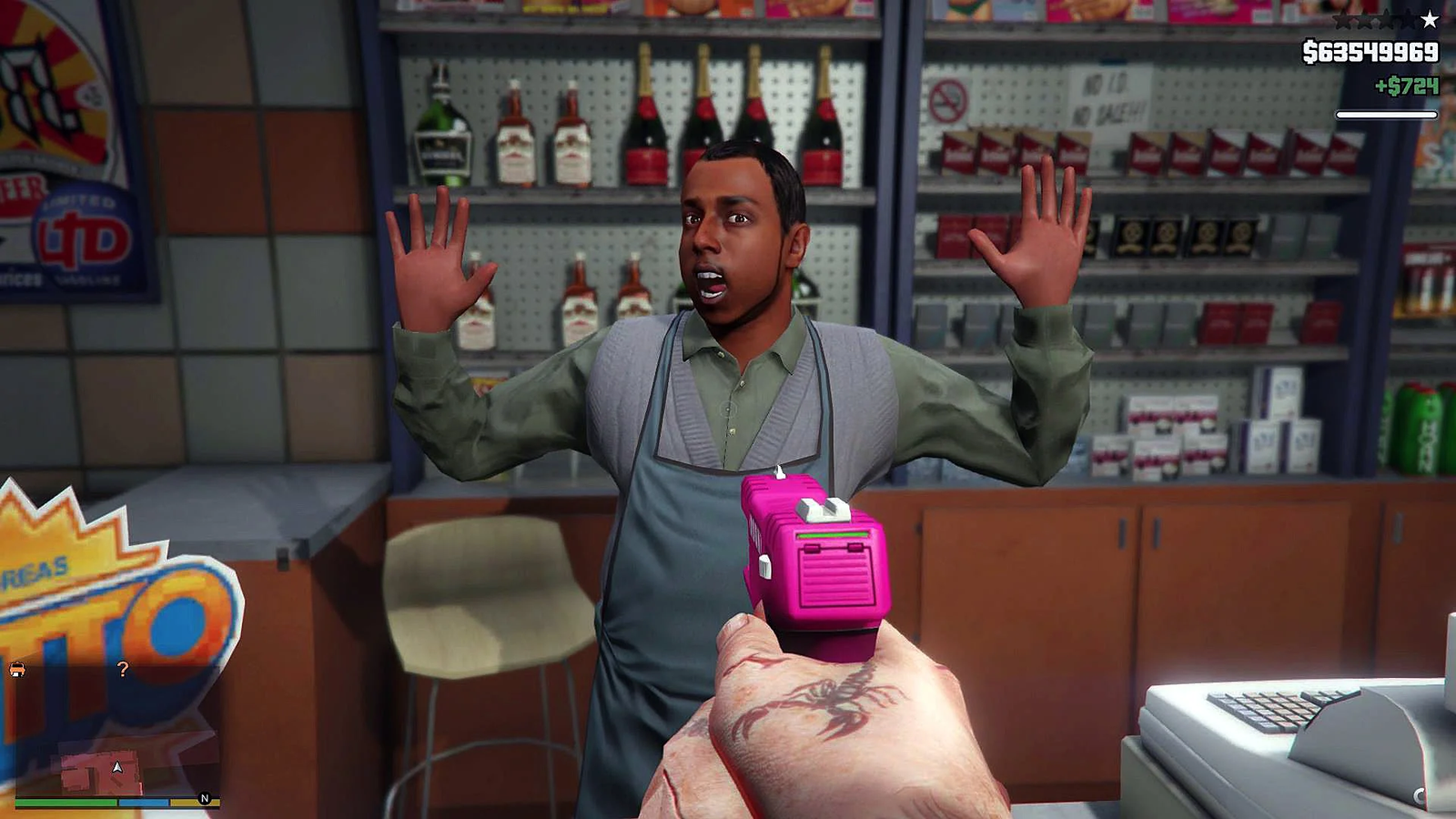Click the white wanted level star
The image size is (1456, 819).
[1430, 20]
